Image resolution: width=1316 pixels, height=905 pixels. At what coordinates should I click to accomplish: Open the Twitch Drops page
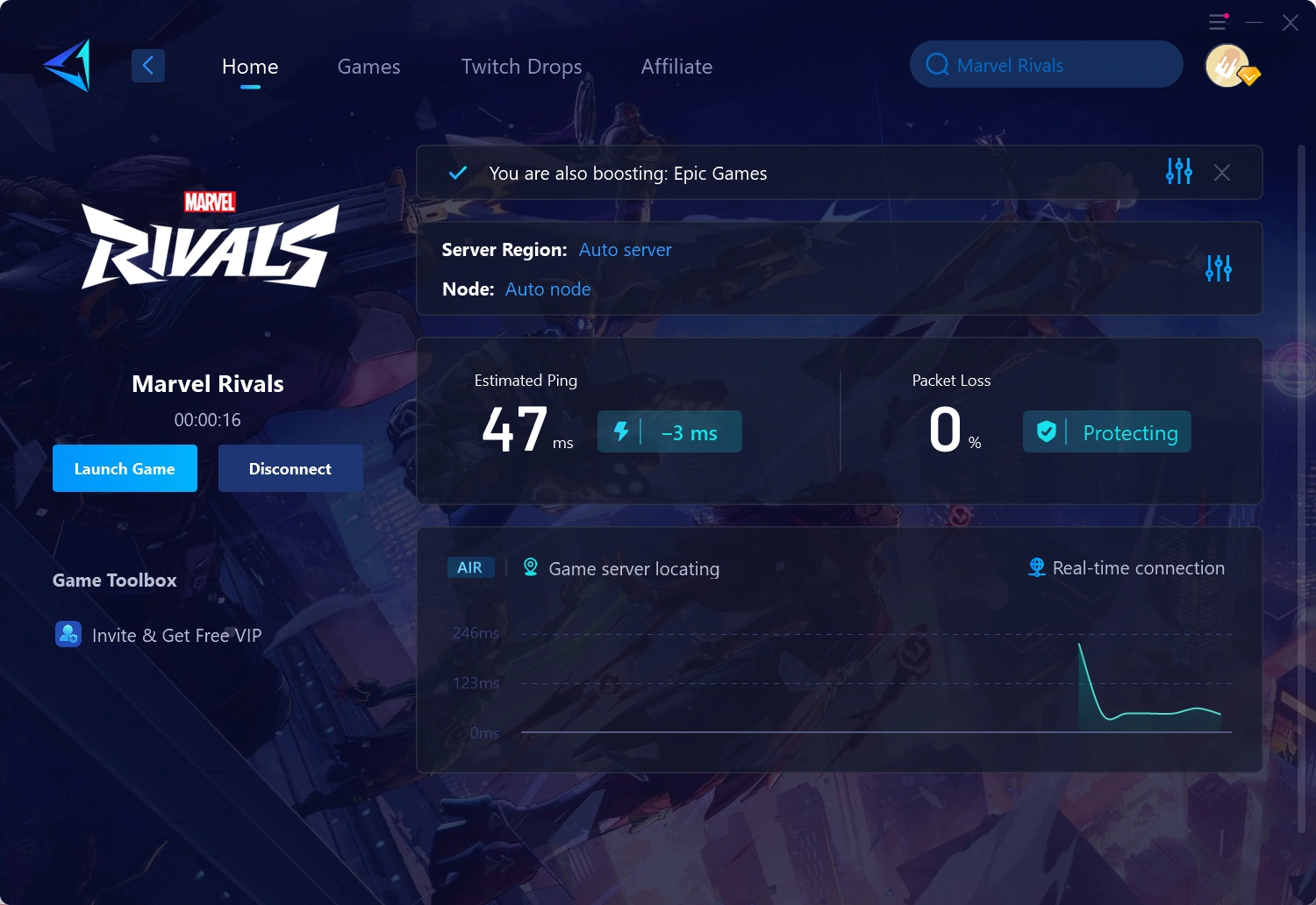tap(521, 67)
